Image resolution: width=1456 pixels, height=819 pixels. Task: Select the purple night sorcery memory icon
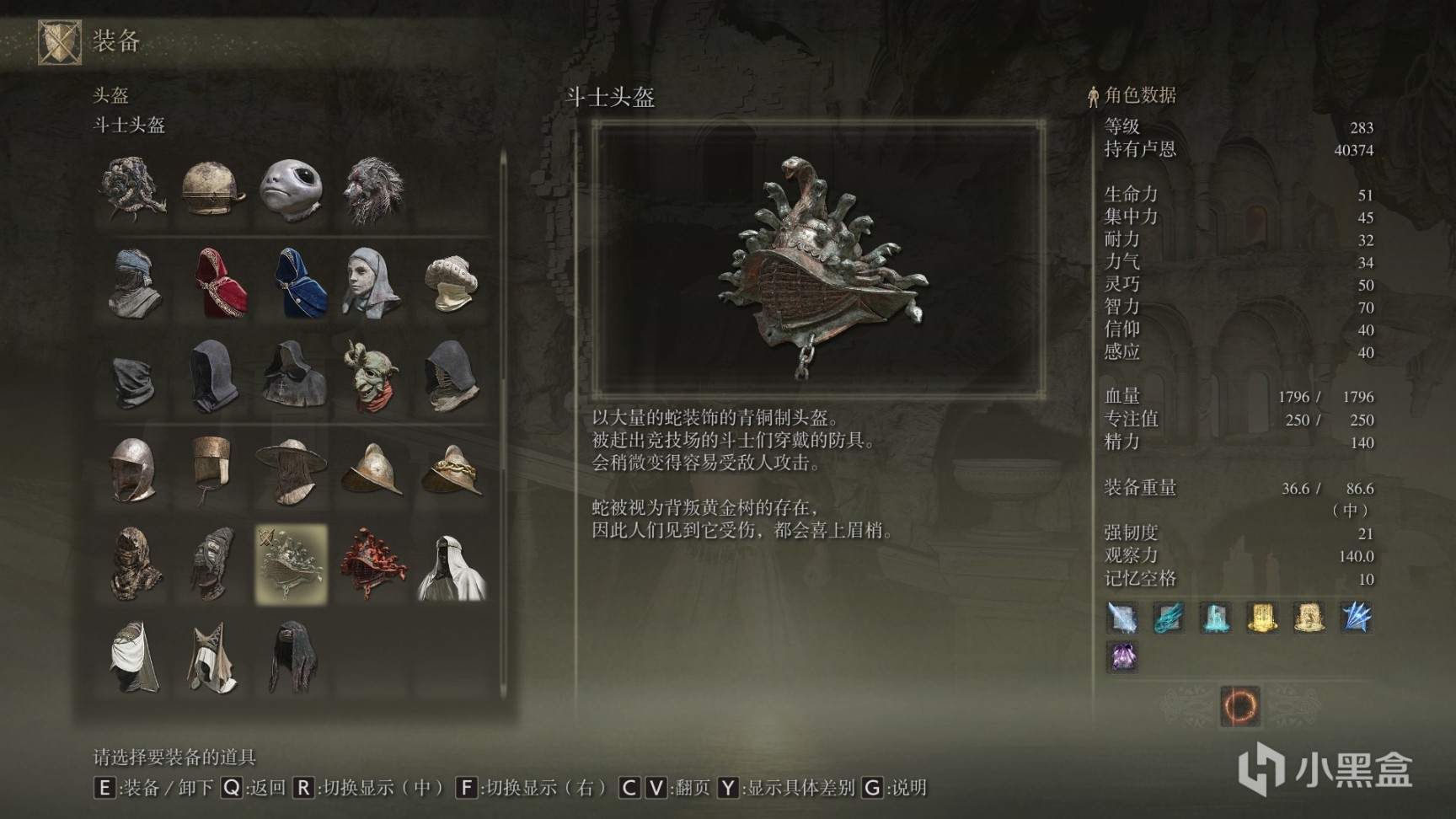tap(1121, 657)
